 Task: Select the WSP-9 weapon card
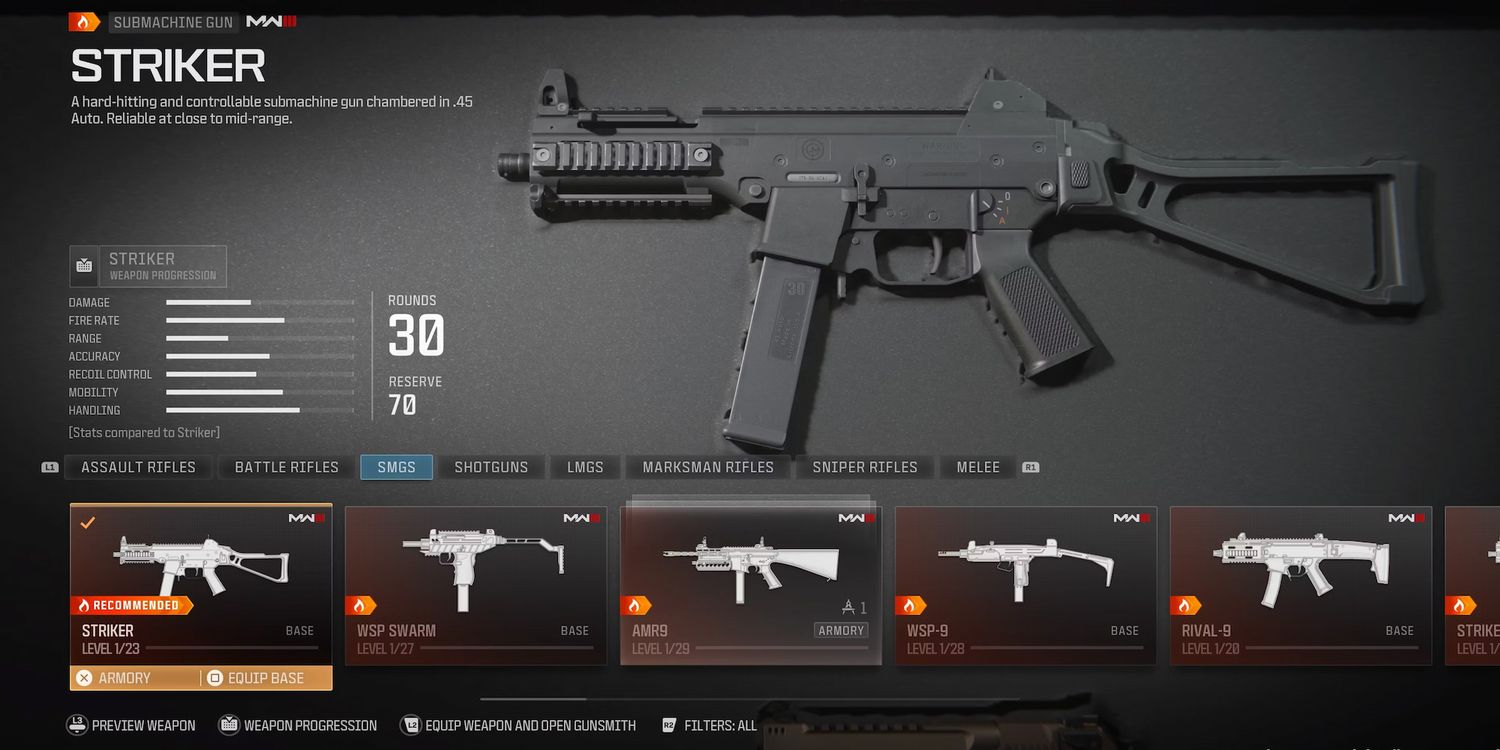coord(1026,585)
